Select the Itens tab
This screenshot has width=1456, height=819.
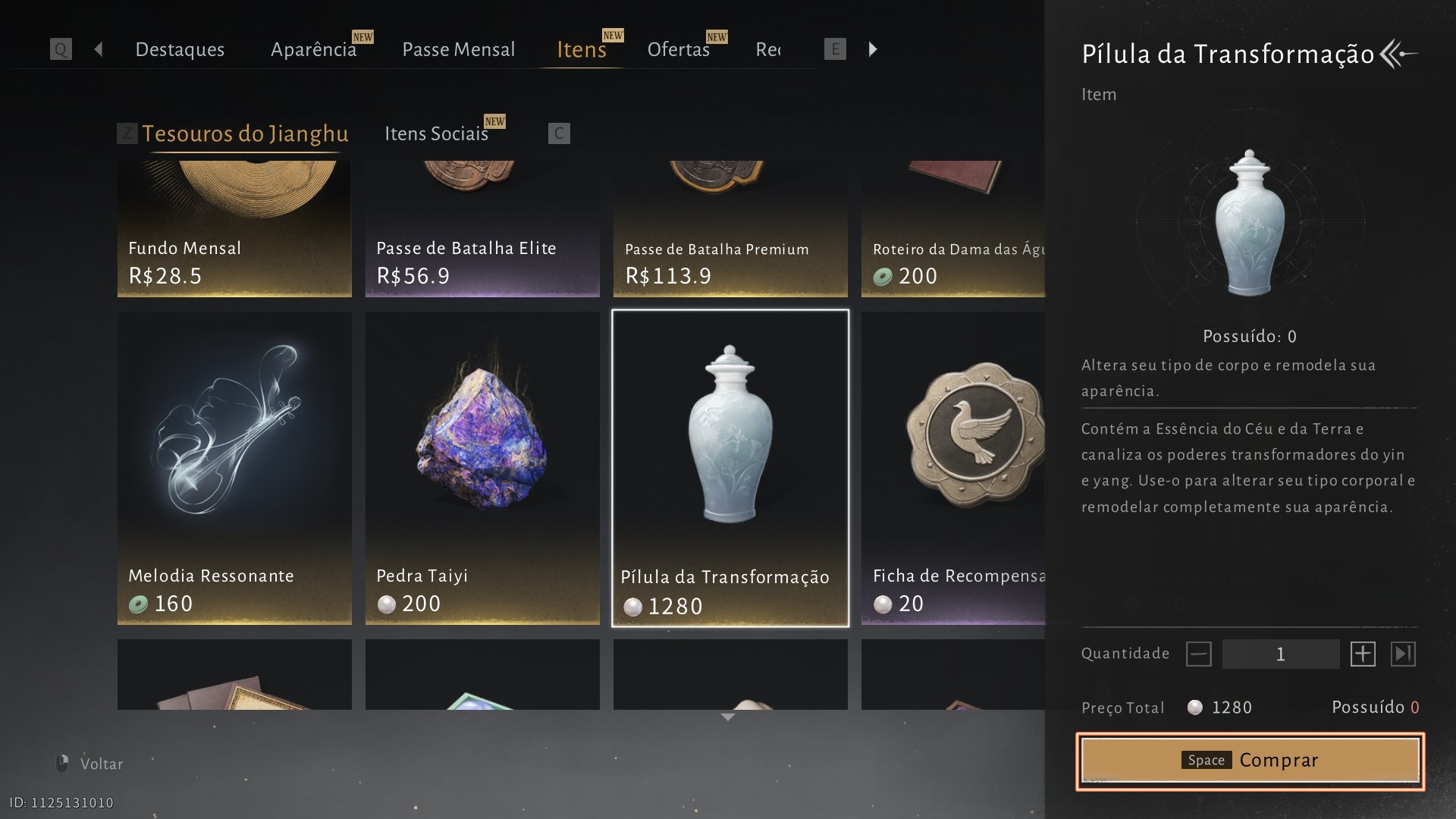582,49
